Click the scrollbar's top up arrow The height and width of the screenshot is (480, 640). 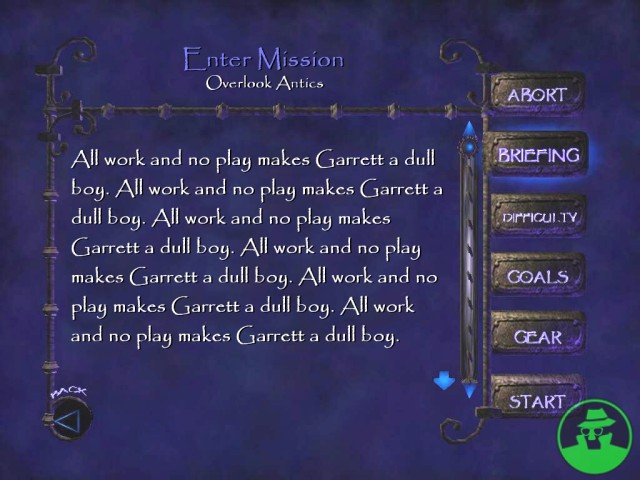tap(468, 128)
